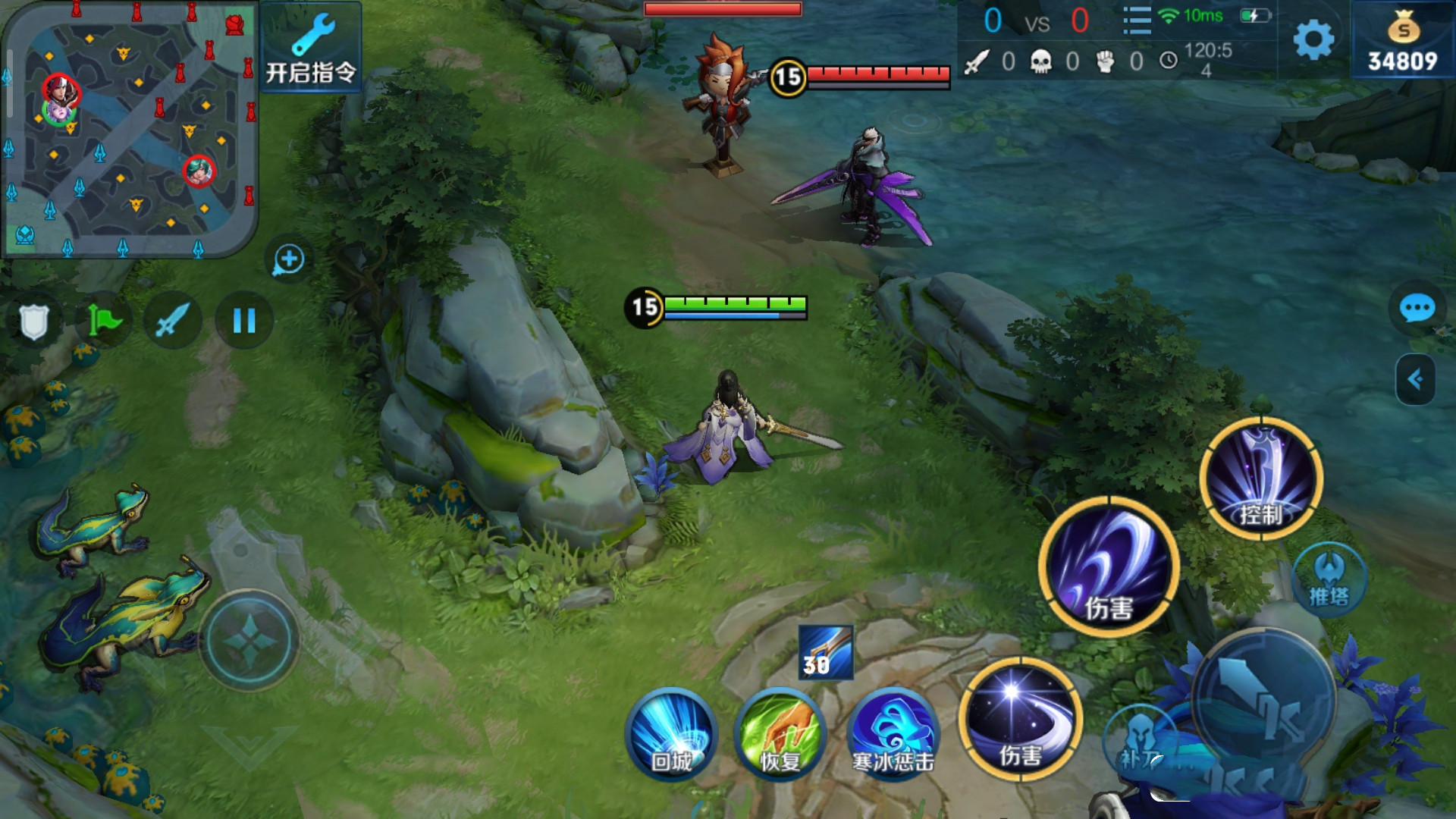Image resolution: width=1456 pixels, height=819 pixels.
Task: Use the equipment item showing 30
Action: coord(826,652)
